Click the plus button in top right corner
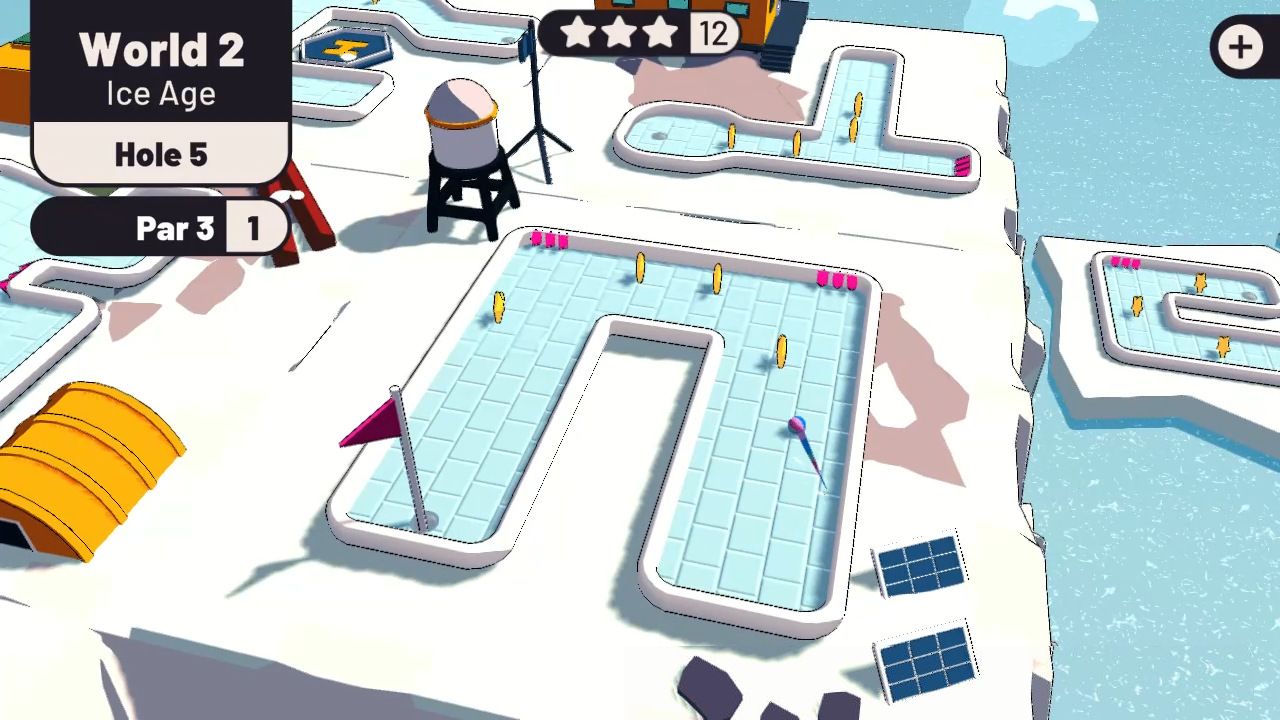The width and height of the screenshot is (1280, 720). coord(1240,47)
